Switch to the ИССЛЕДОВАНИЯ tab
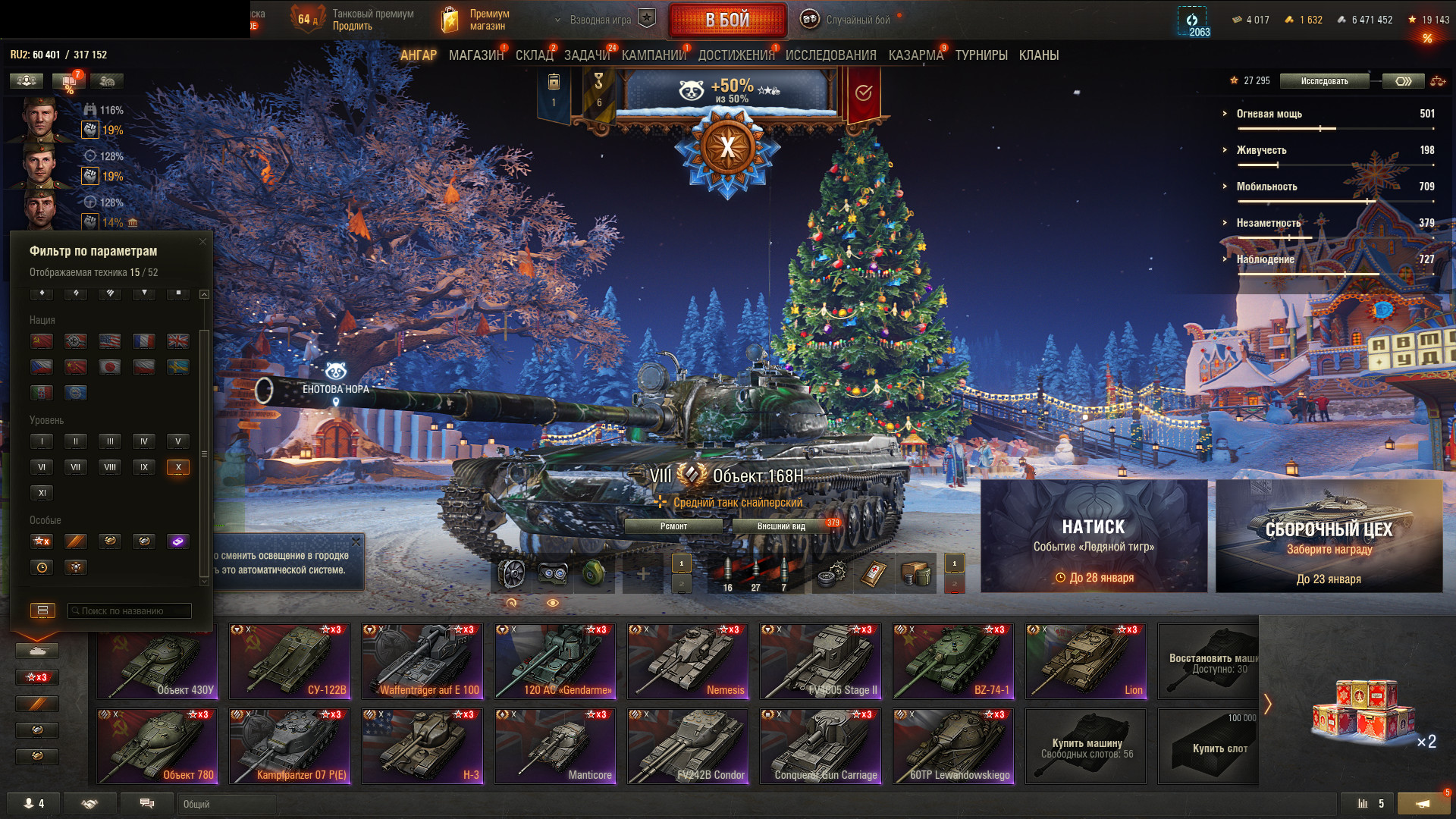The height and width of the screenshot is (819, 1456). [830, 55]
